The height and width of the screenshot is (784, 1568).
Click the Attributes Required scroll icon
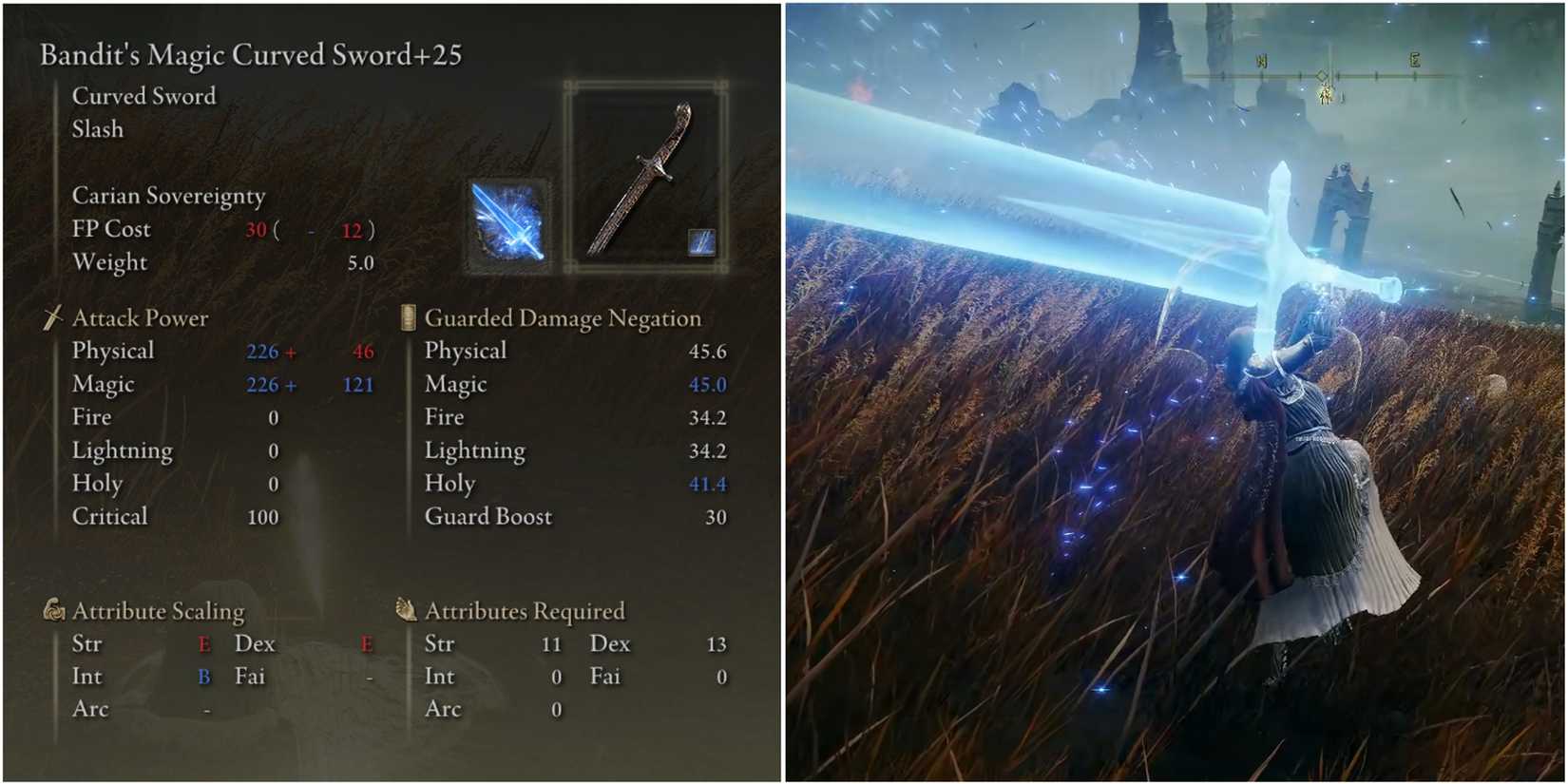tap(407, 609)
